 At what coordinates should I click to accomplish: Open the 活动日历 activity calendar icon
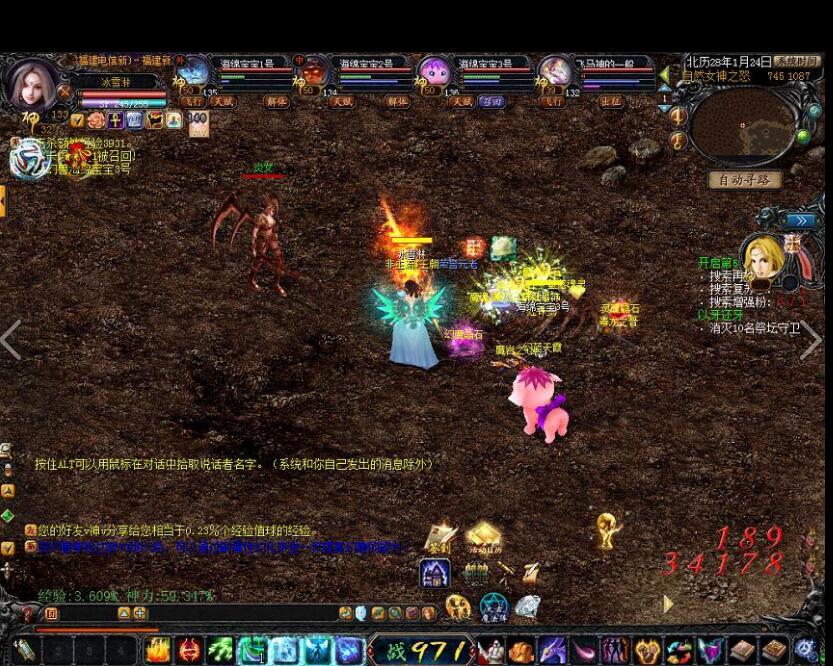click(x=483, y=539)
